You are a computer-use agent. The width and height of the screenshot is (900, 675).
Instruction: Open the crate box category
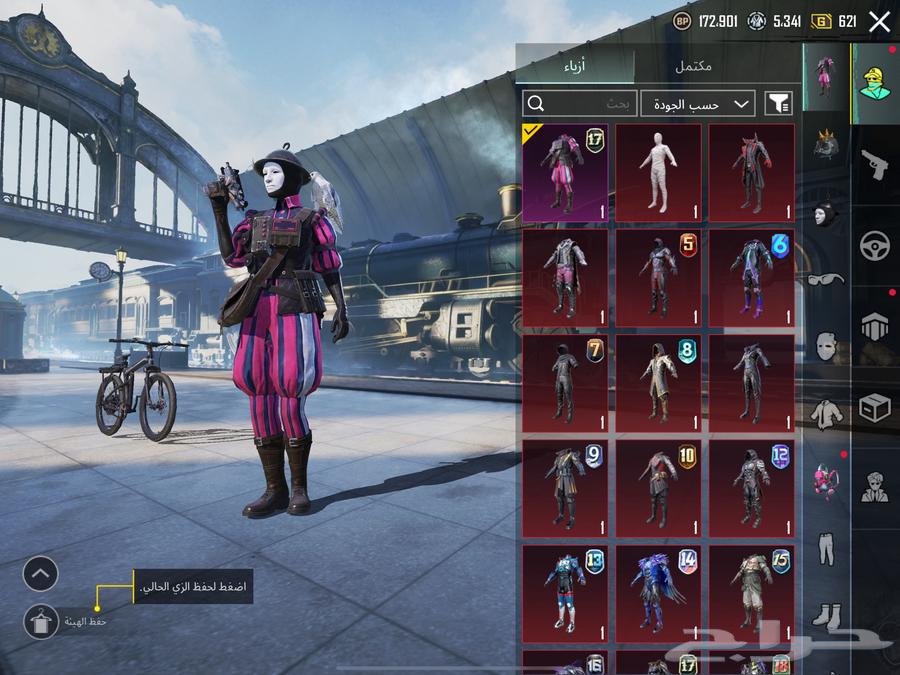pos(875,408)
